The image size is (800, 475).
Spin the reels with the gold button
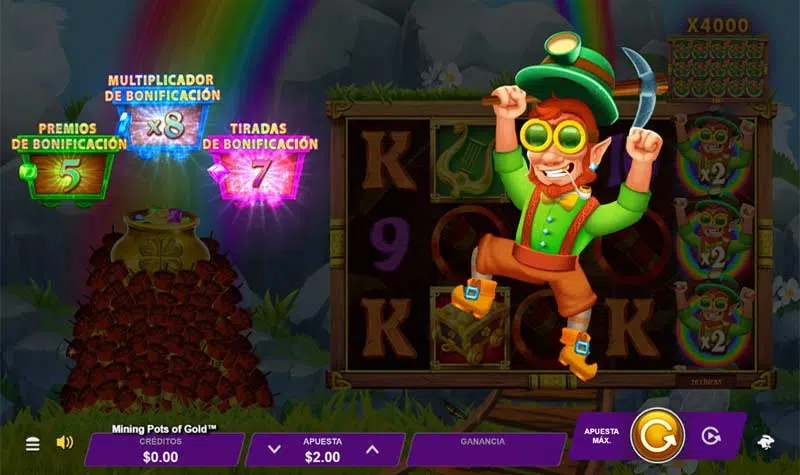pyautogui.click(x=657, y=436)
